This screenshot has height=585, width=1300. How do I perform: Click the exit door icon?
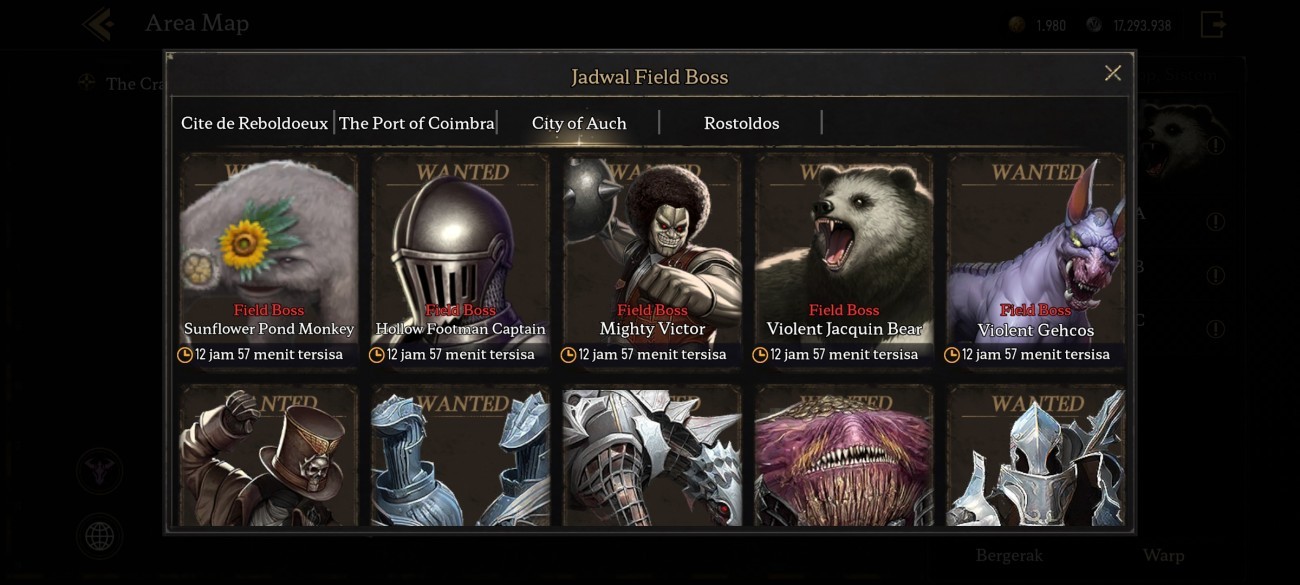point(1213,24)
